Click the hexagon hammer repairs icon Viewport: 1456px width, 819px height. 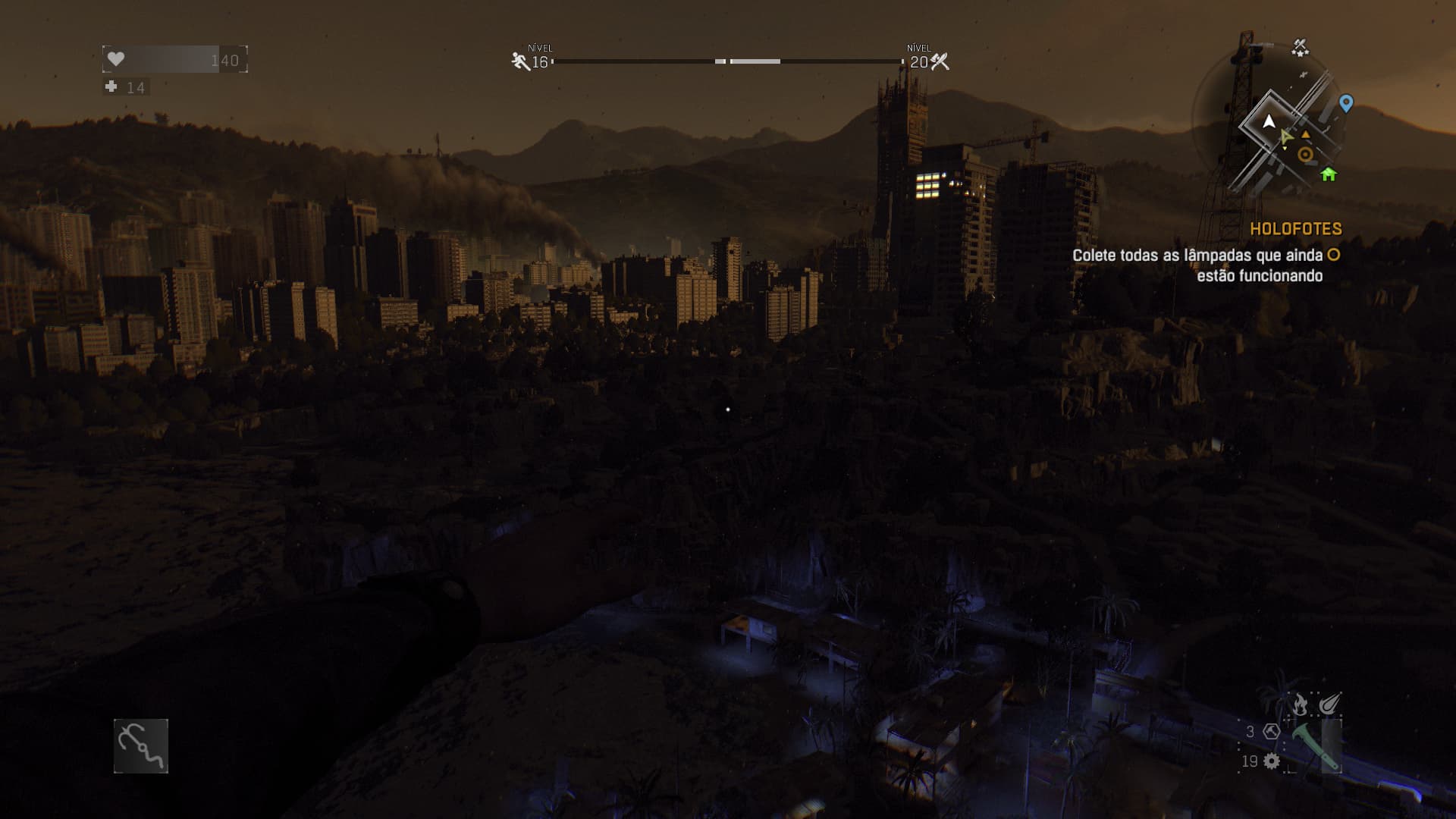(1272, 732)
